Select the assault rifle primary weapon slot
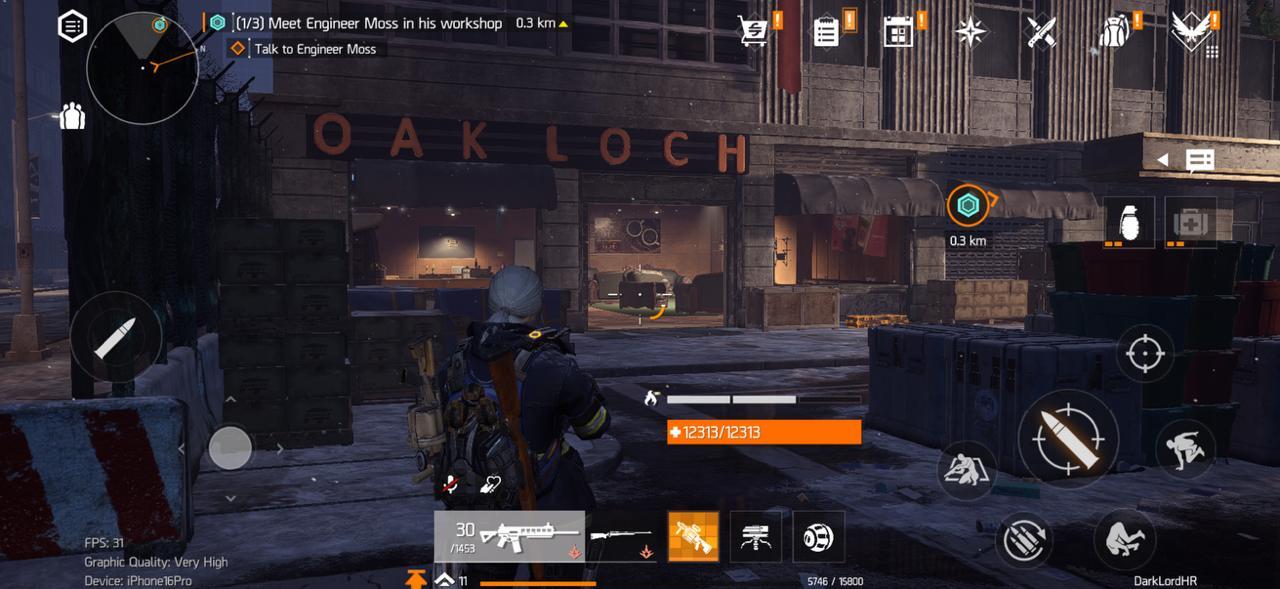The width and height of the screenshot is (1280, 589). click(x=509, y=537)
